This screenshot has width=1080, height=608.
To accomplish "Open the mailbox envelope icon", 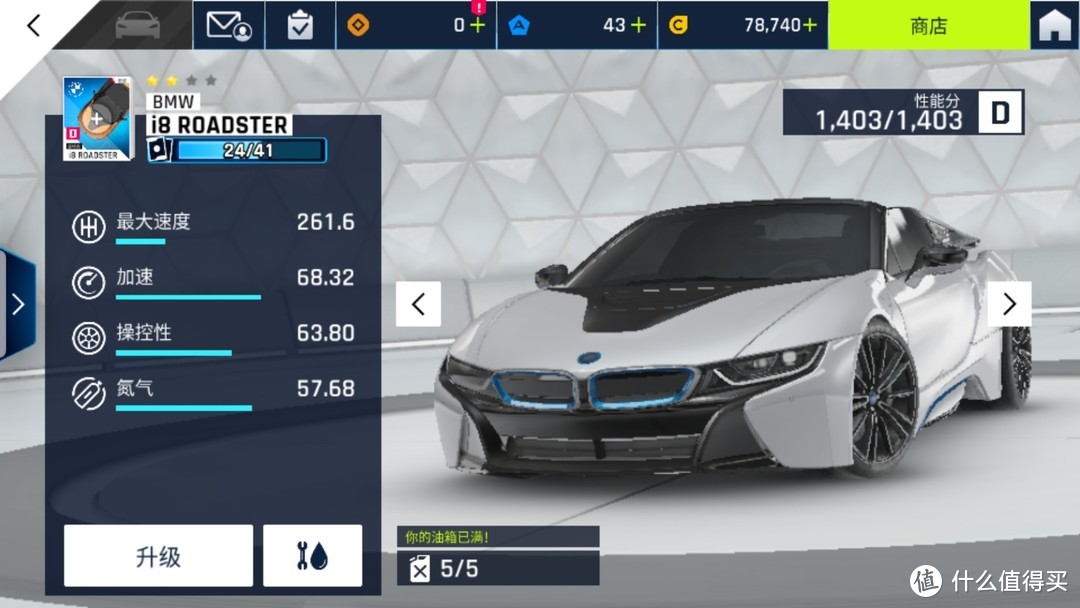I will 228,26.
